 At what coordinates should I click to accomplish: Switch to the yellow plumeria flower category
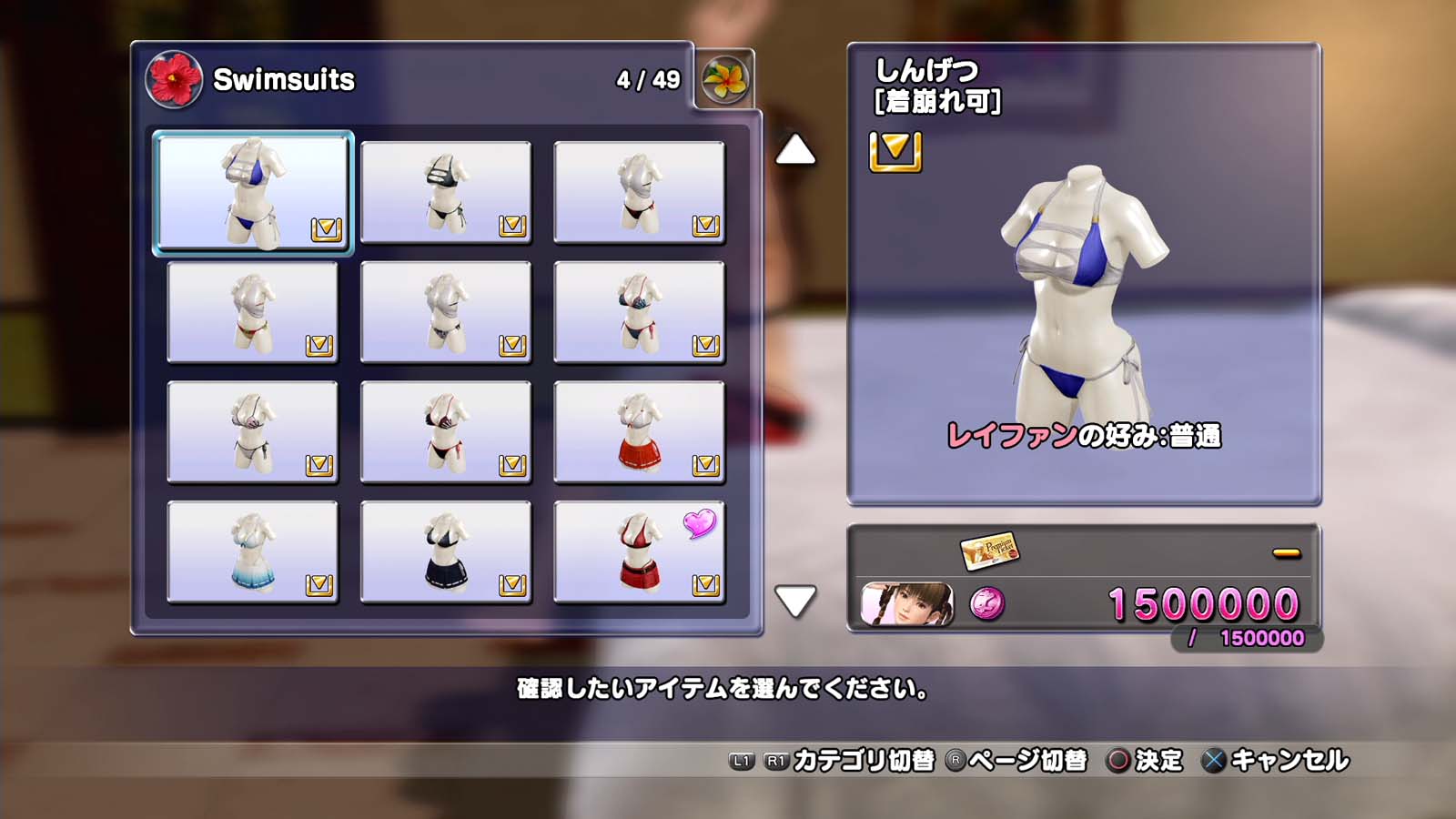click(725, 80)
